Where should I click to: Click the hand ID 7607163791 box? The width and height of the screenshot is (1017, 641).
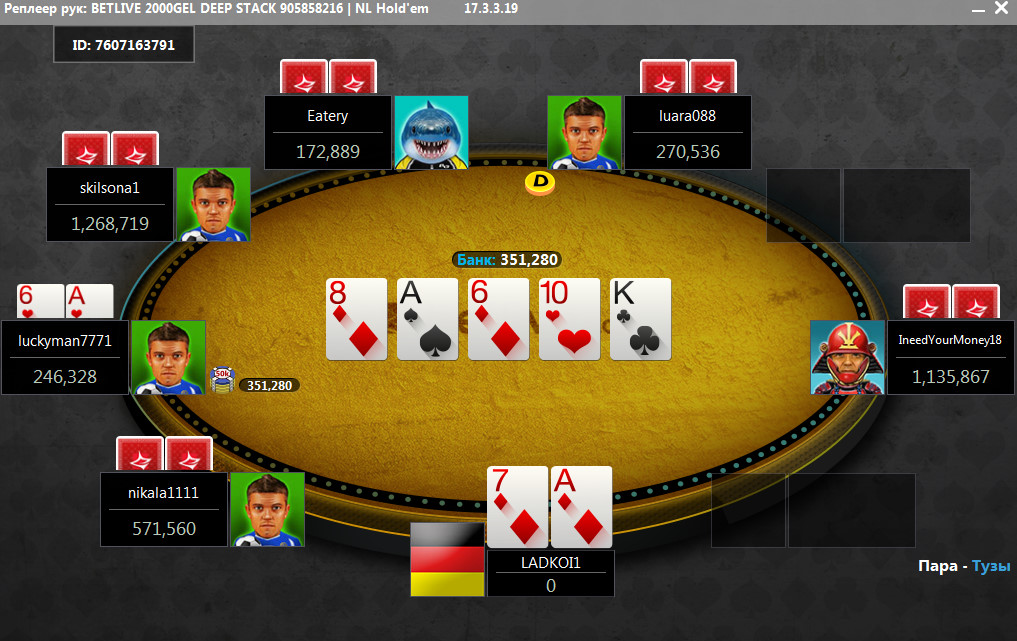coord(123,45)
